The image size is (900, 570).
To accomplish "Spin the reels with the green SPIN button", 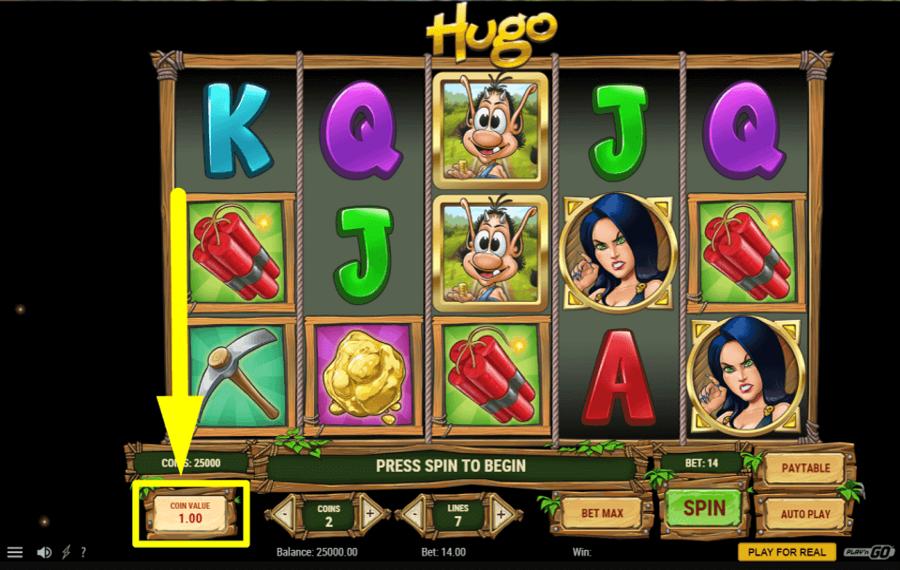I will tap(704, 508).
